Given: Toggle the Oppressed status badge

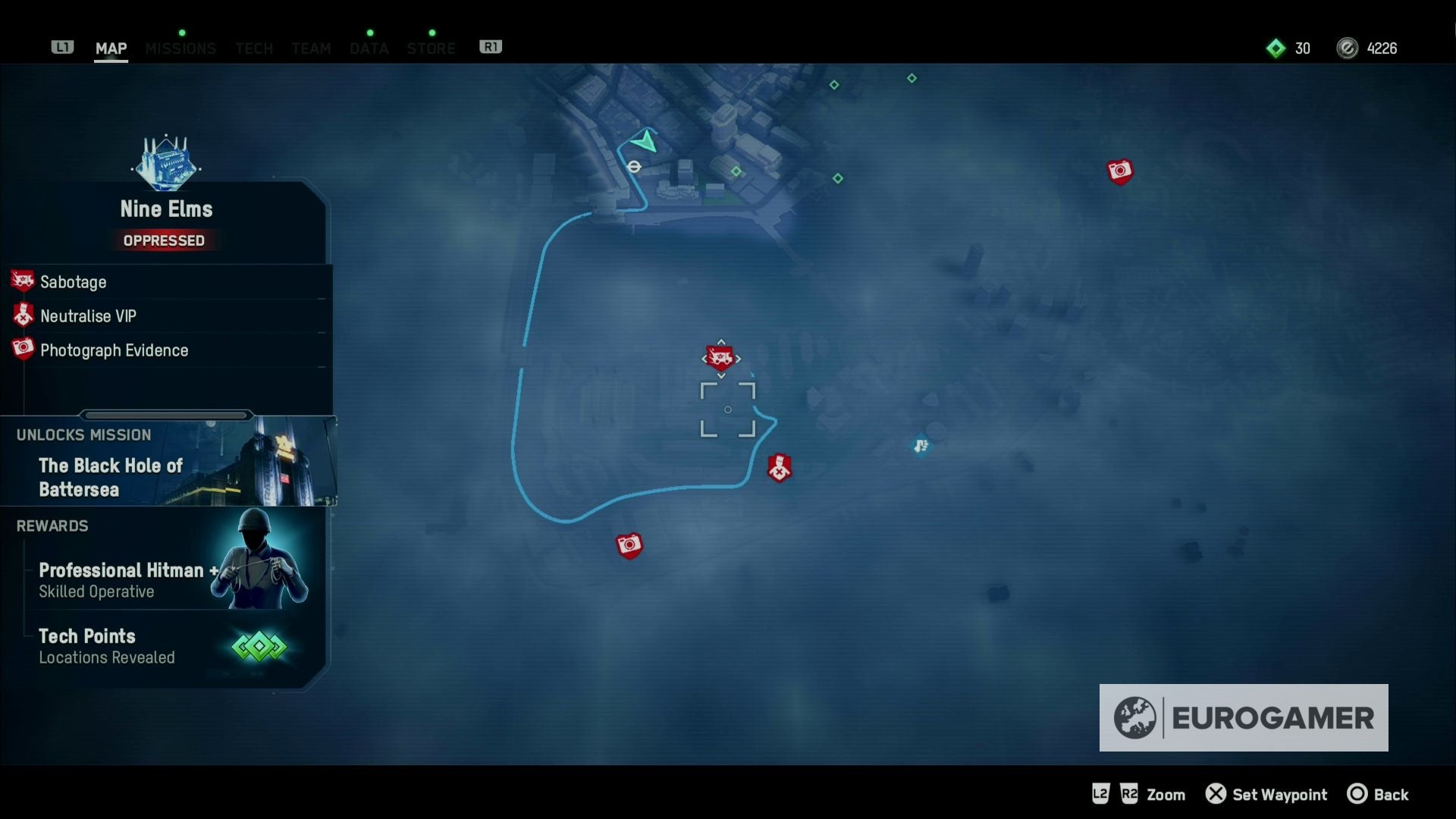Looking at the screenshot, I should (165, 240).
